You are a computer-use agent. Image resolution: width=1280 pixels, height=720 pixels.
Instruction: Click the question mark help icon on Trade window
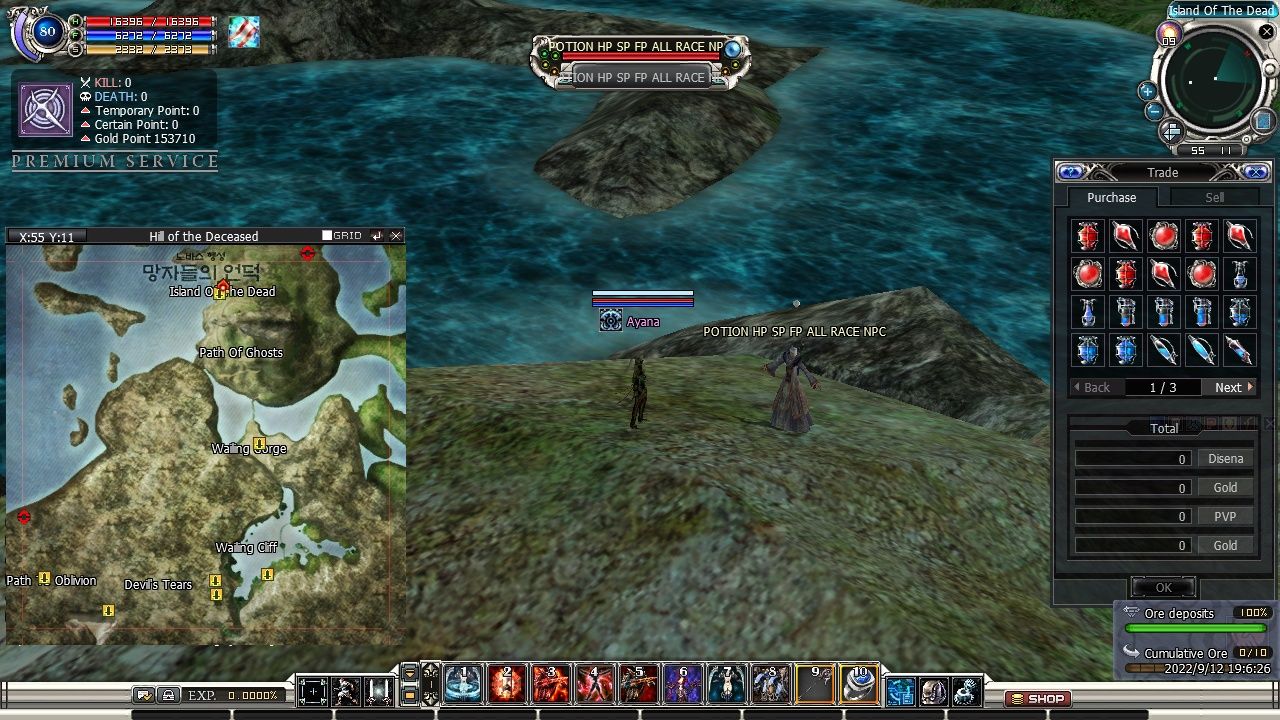point(1071,172)
